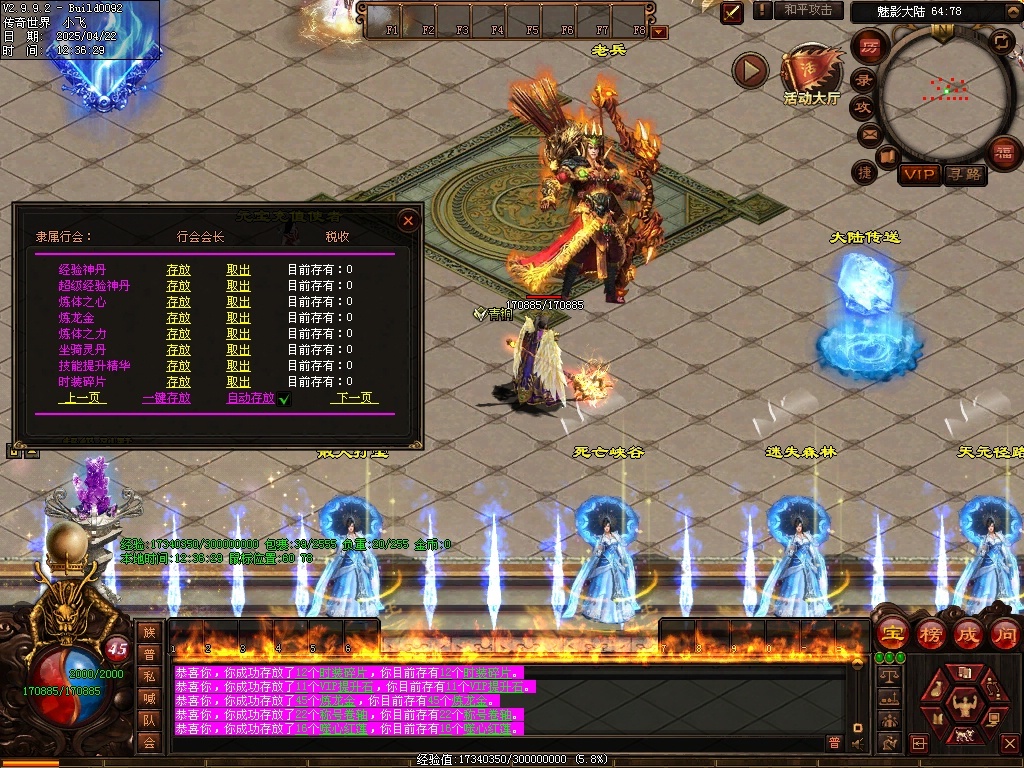
Task: Close the item storage dialog
Action: (x=407, y=220)
